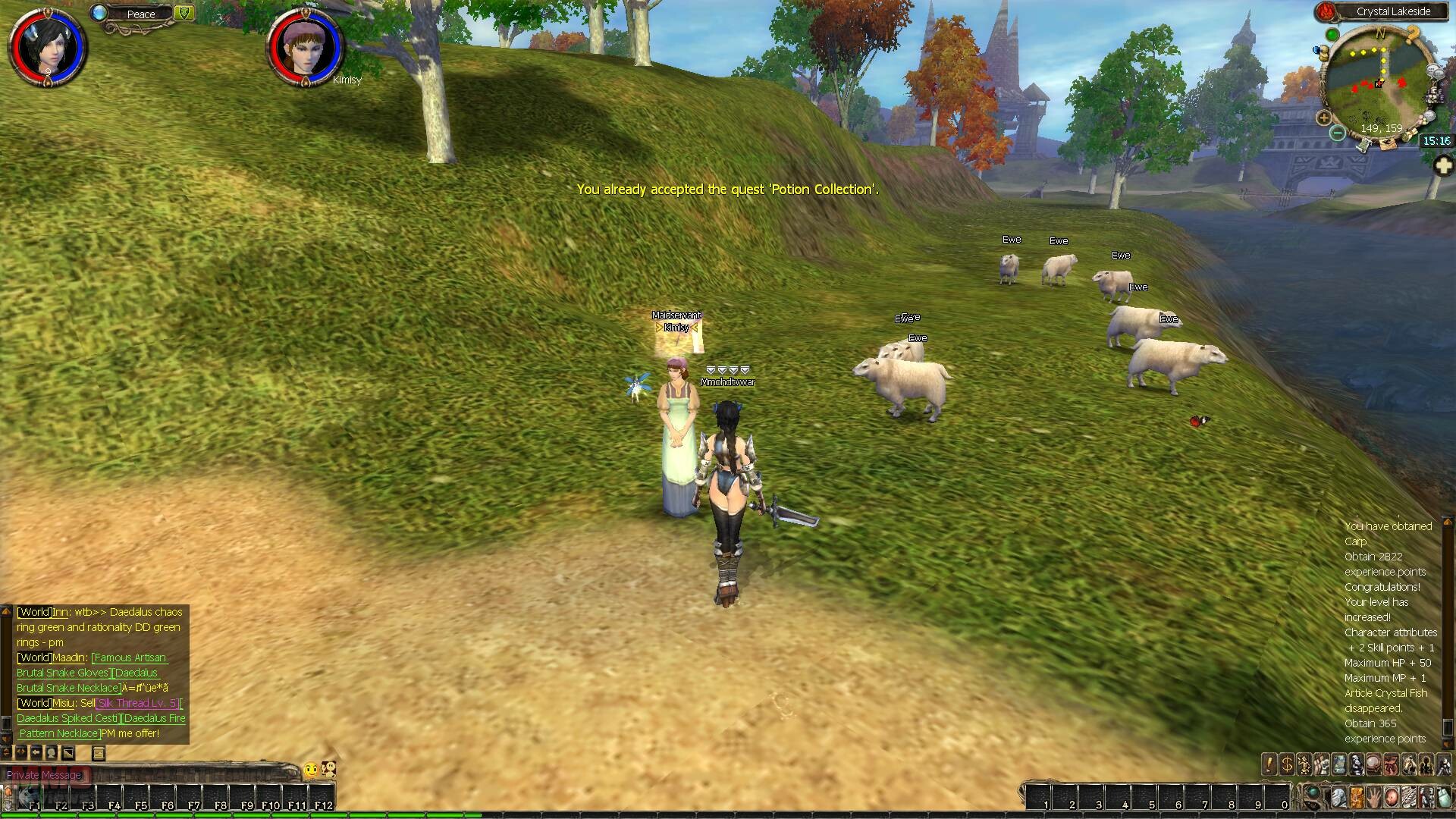Click the yellow smiley emoticon button
Viewport: 1456px width, 819px height.
(x=310, y=770)
